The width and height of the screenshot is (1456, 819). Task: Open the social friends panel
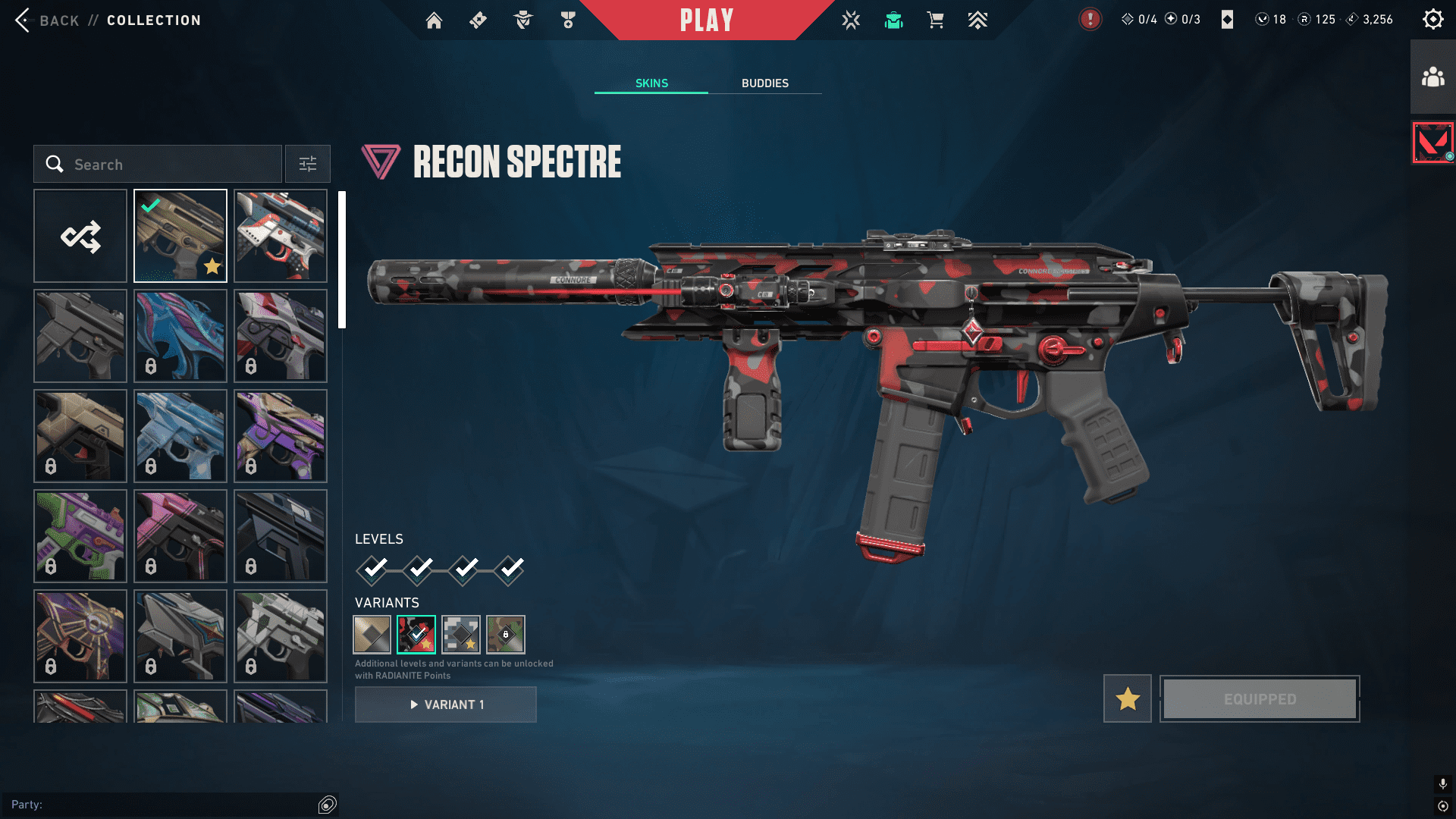[x=1432, y=77]
